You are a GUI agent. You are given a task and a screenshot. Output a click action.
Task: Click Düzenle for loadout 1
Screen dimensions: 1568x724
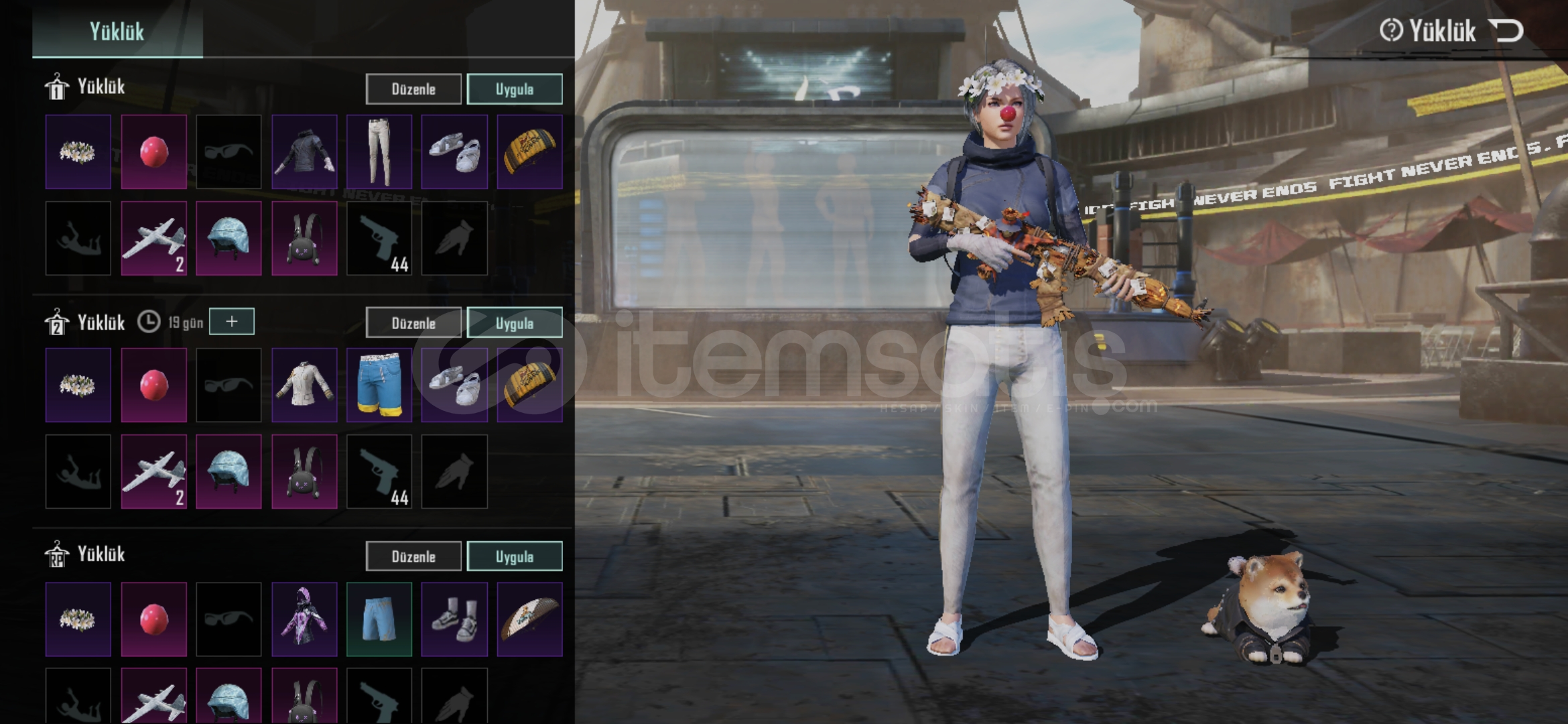413,89
